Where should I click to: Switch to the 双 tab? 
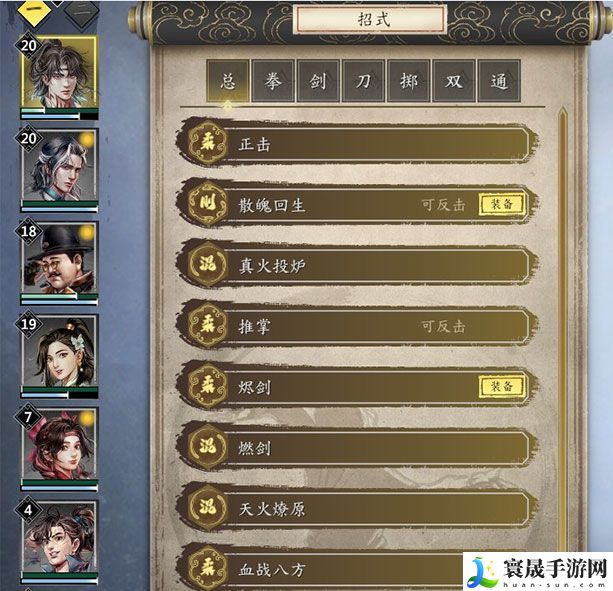click(452, 81)
